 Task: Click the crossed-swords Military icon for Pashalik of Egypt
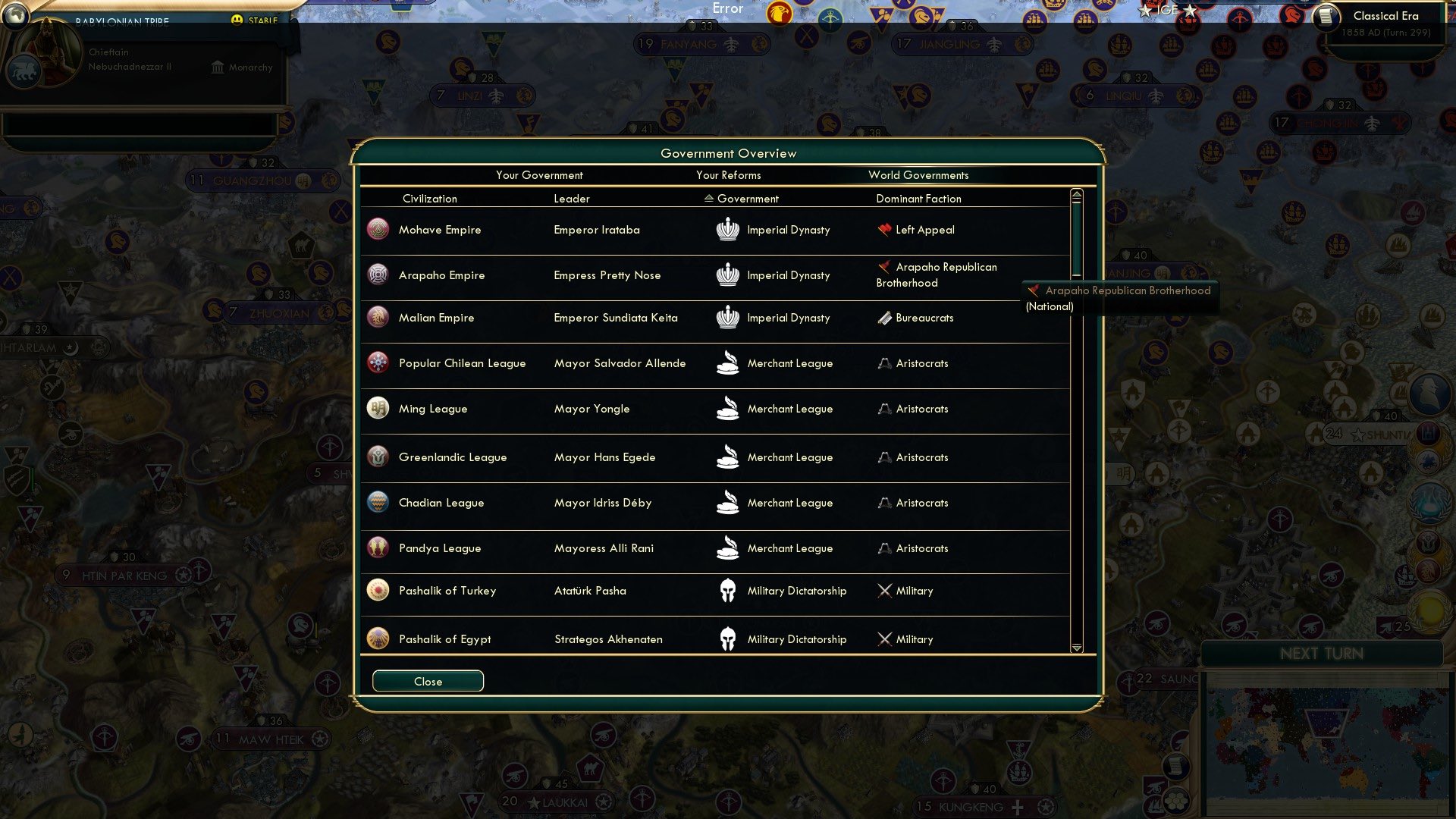pos(883,639)
